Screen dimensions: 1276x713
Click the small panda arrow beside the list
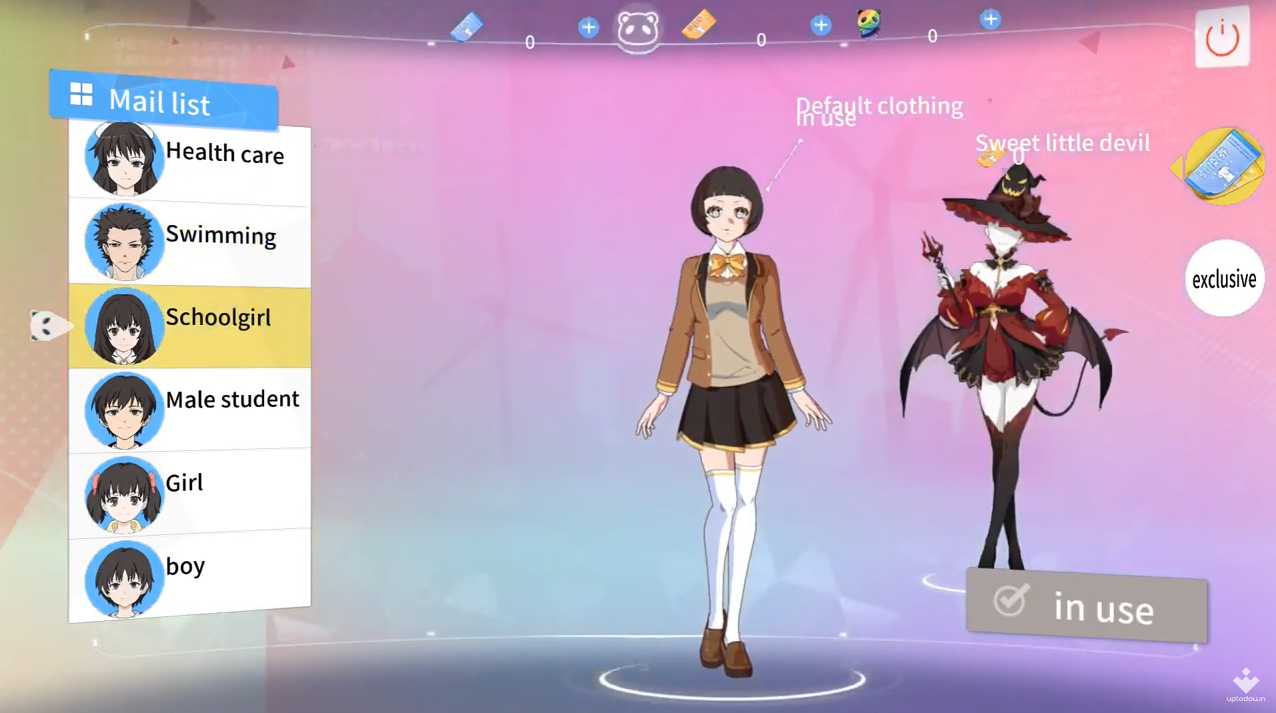[x=47, y=325]
